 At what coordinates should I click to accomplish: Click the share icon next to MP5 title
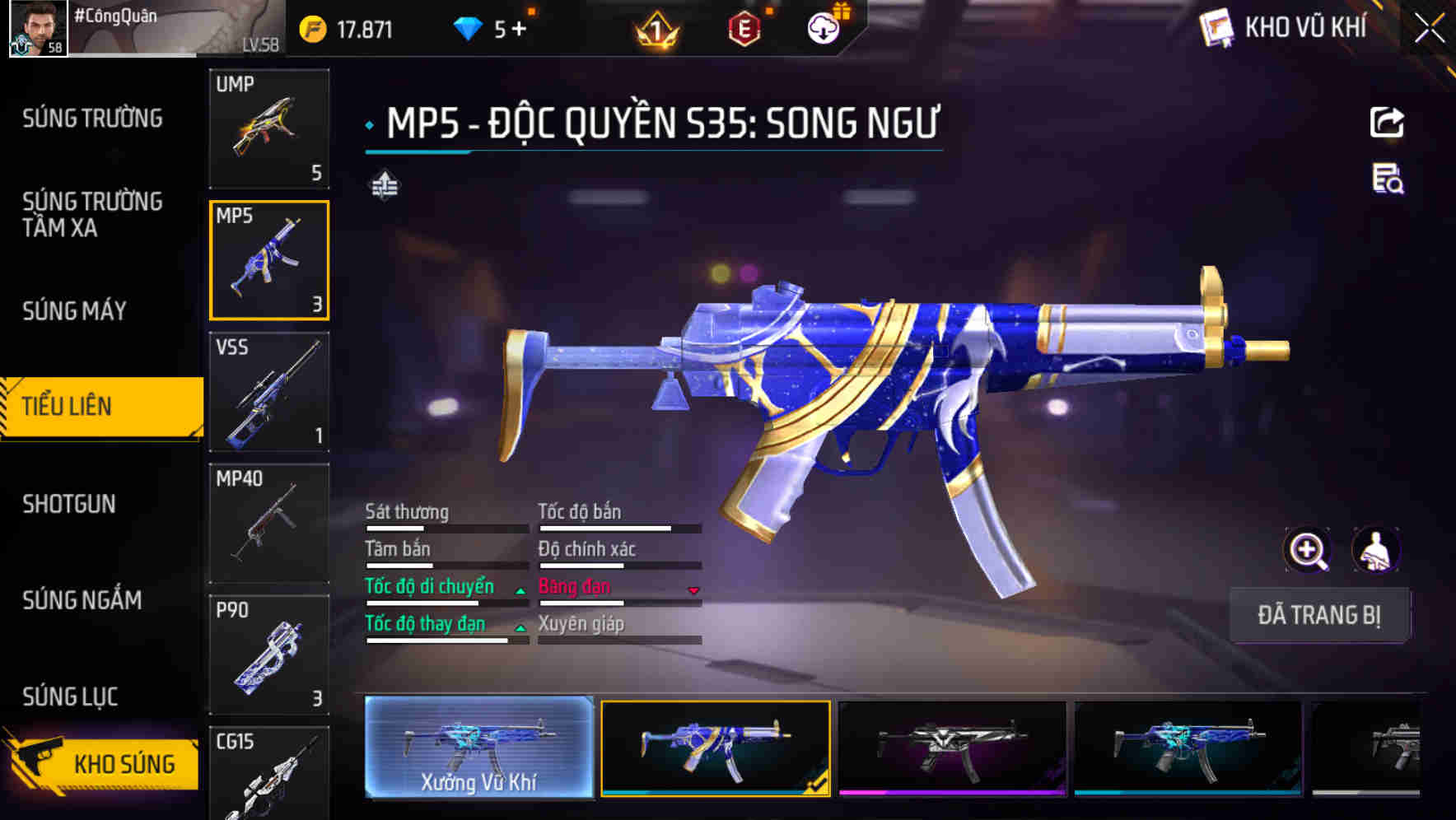coord(1386,122)
